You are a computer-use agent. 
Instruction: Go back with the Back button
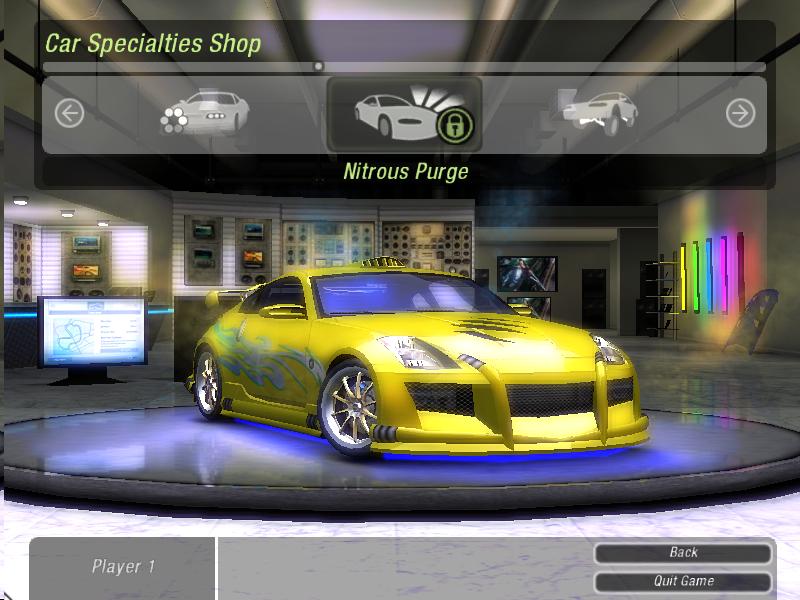(683, 552)
